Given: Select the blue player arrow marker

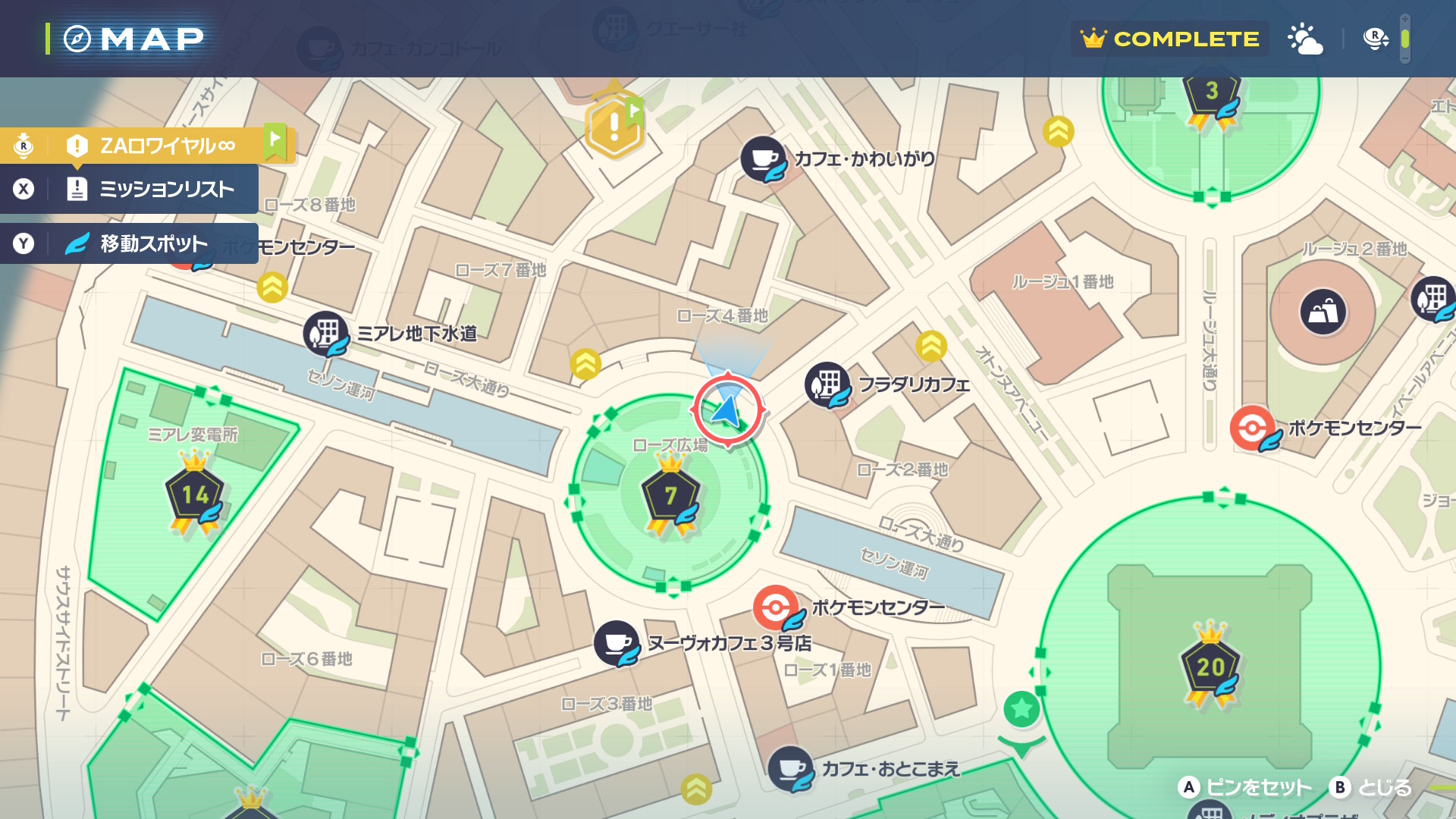Looking at the screenshot, I should [726, 410].
